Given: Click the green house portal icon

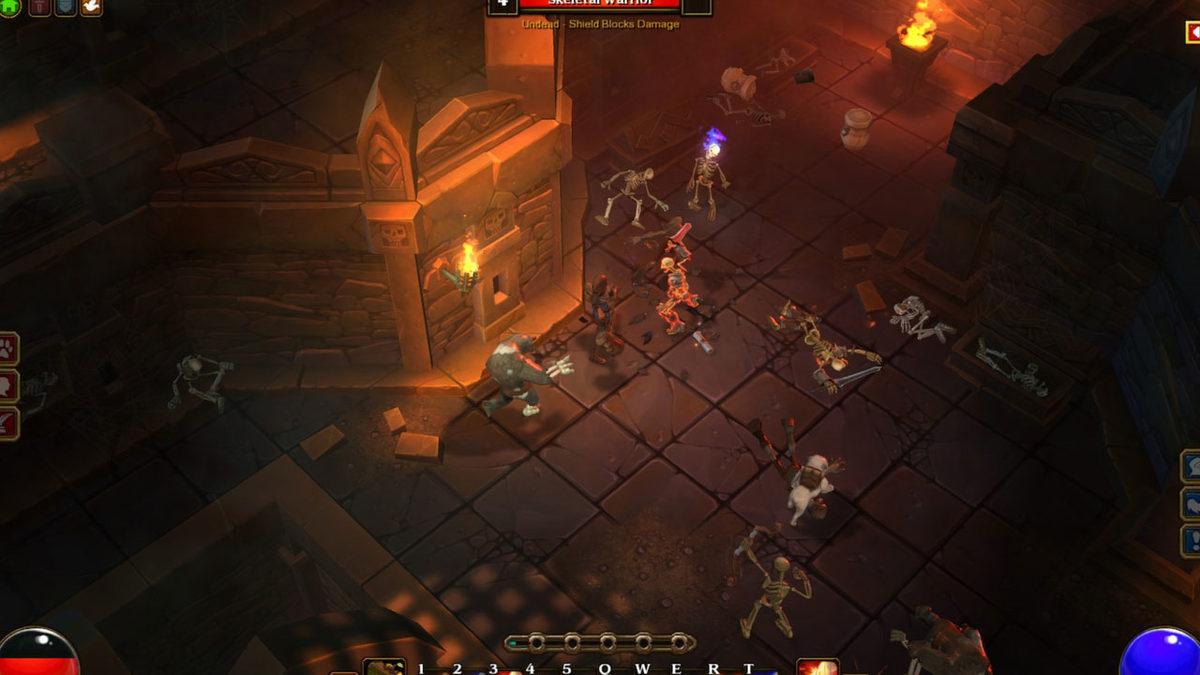Looking at the screenshot, I should click(x=8, y=6).
